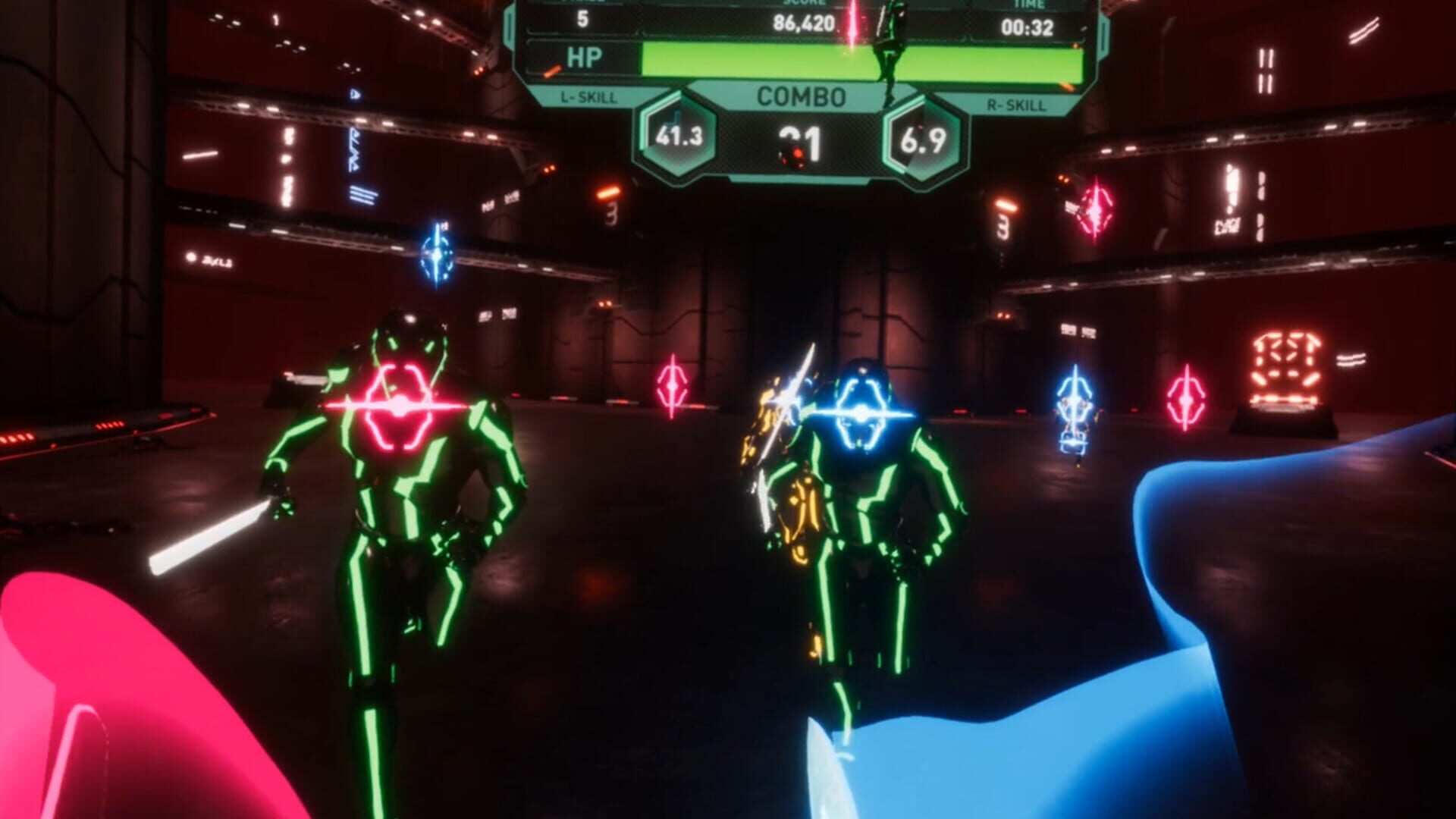Expand the L-SKILL label section
The width and height of the screenshot is (1456, 819).
tap(588, 97)
